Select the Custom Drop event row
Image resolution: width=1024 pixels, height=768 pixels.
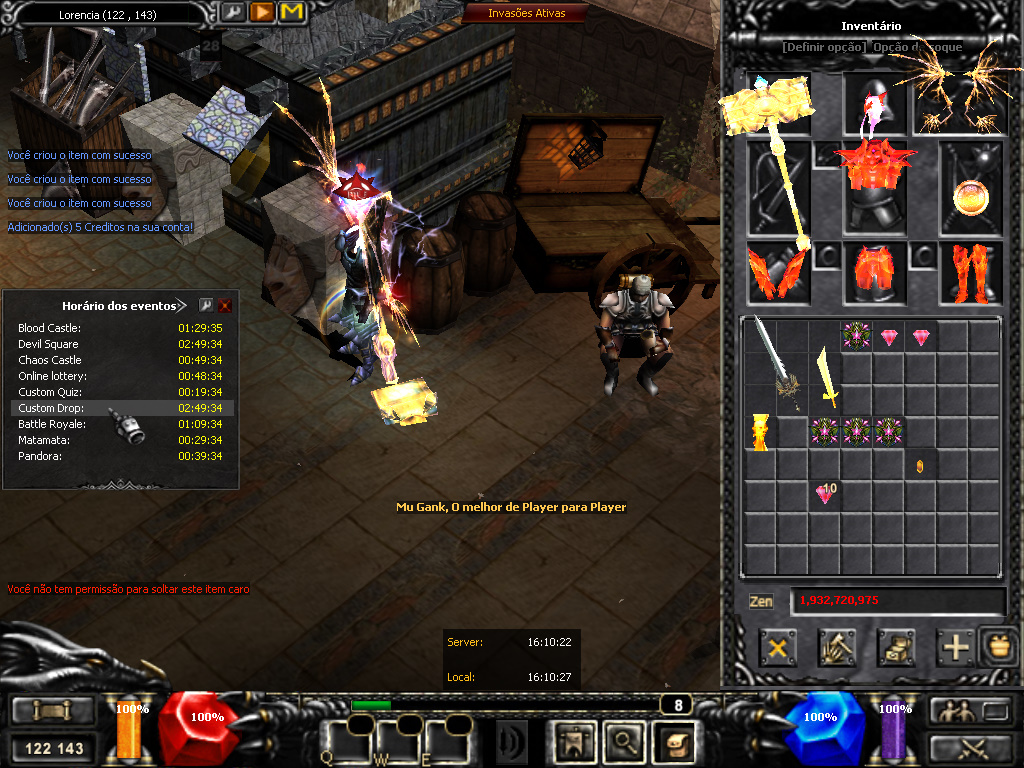click(x=122, y=408)
